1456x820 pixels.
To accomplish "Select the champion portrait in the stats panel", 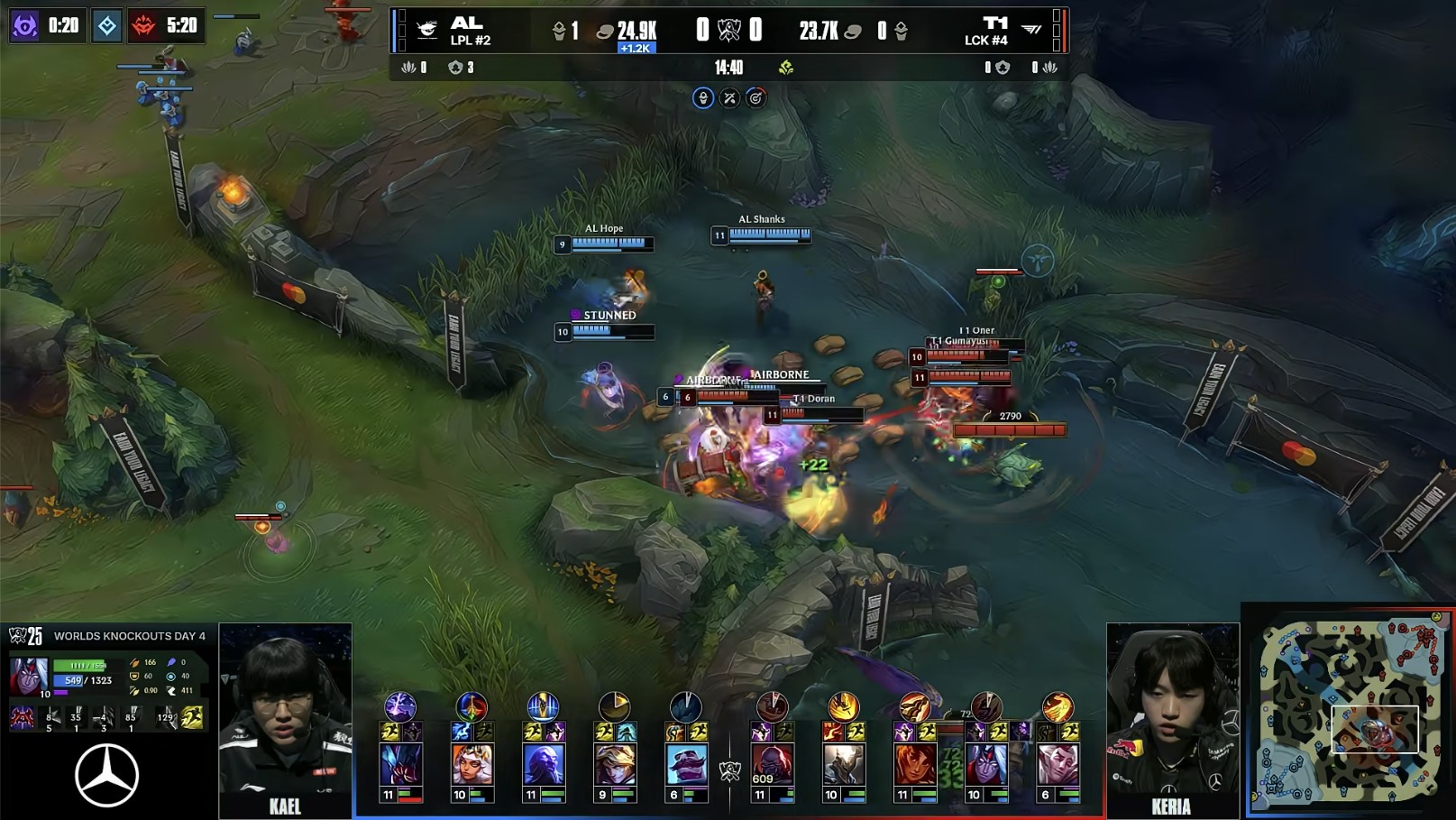I will tap(28, 675).
